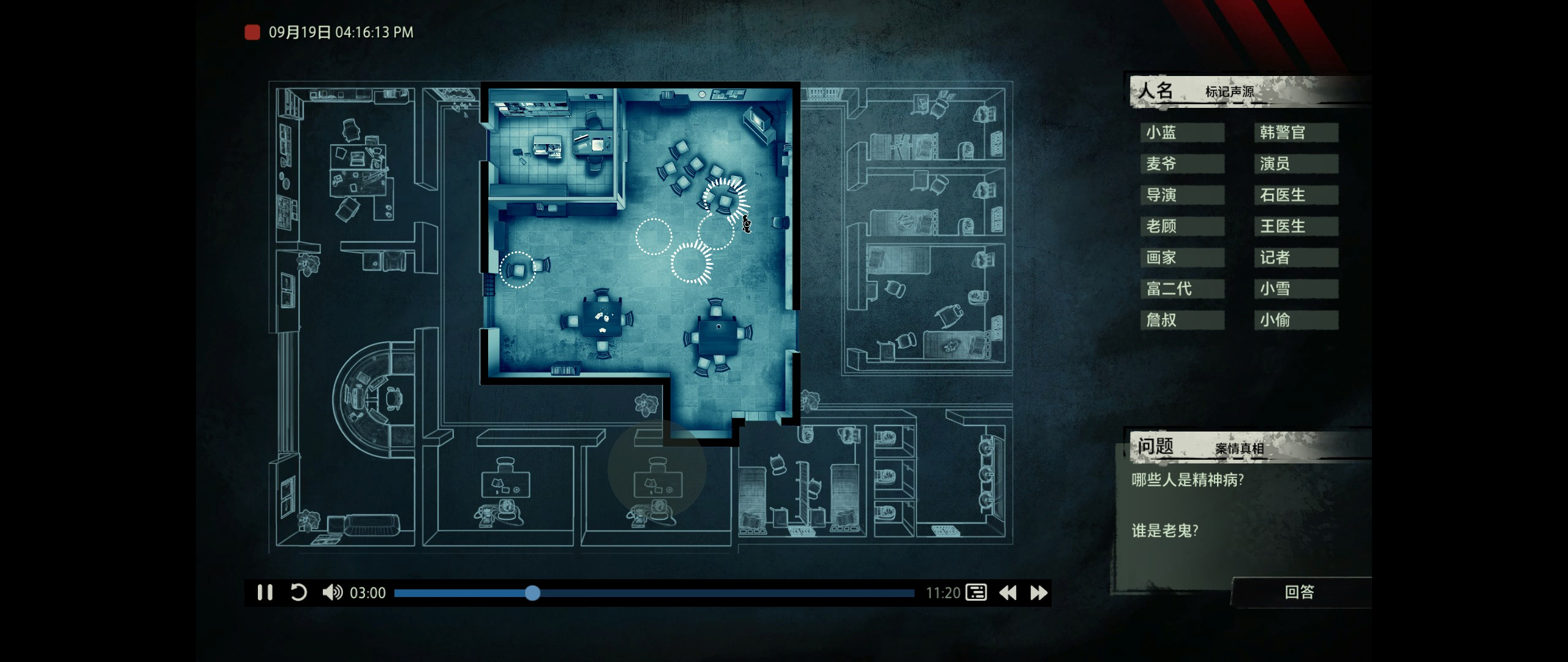
Task: Toggle the speaker volume icon
Action: 333,593
